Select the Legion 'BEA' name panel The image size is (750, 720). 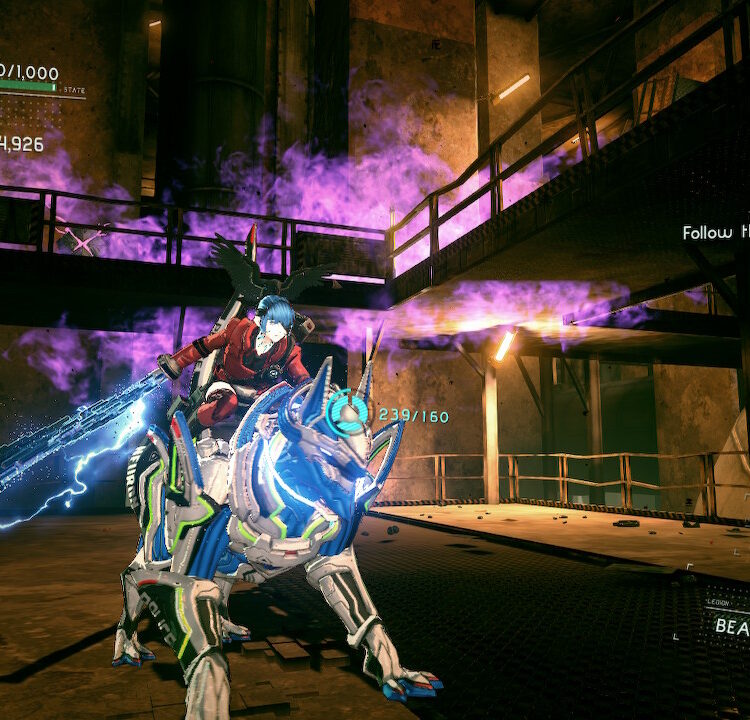731,626
